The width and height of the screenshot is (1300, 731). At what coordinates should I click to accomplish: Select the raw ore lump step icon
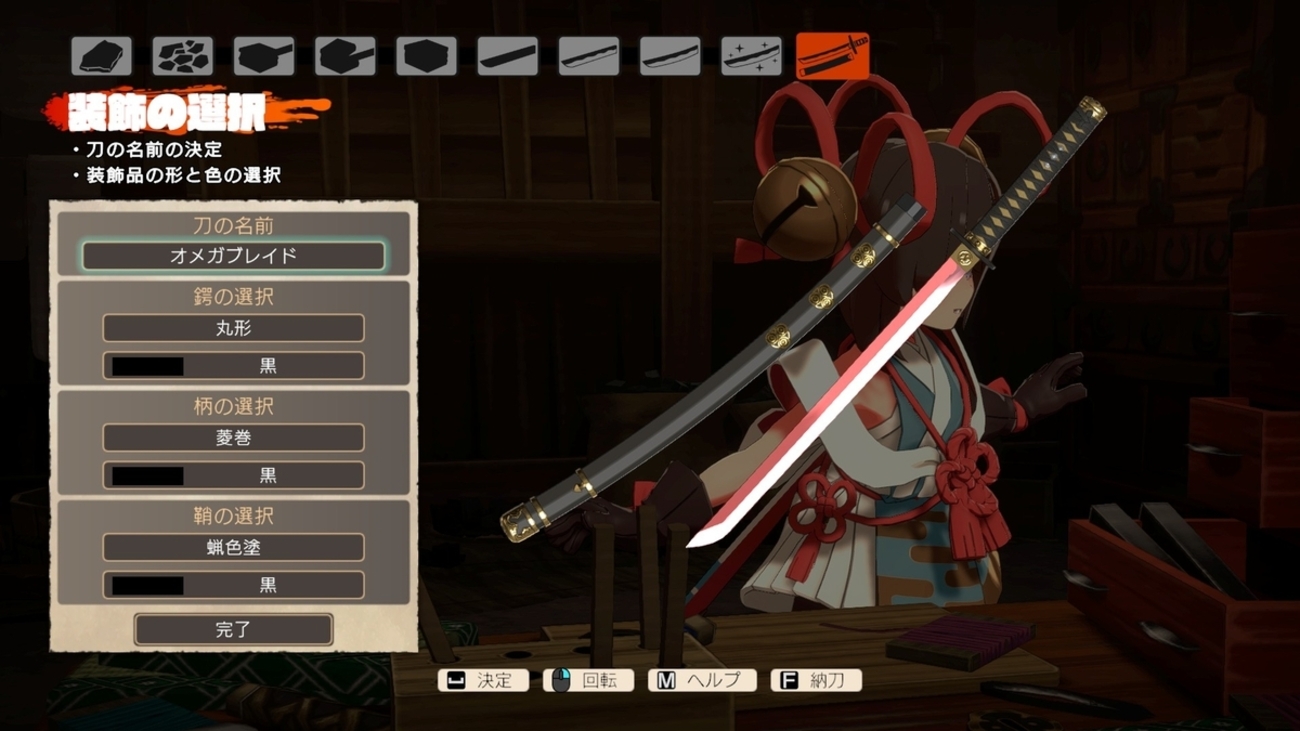pos(102,56)
